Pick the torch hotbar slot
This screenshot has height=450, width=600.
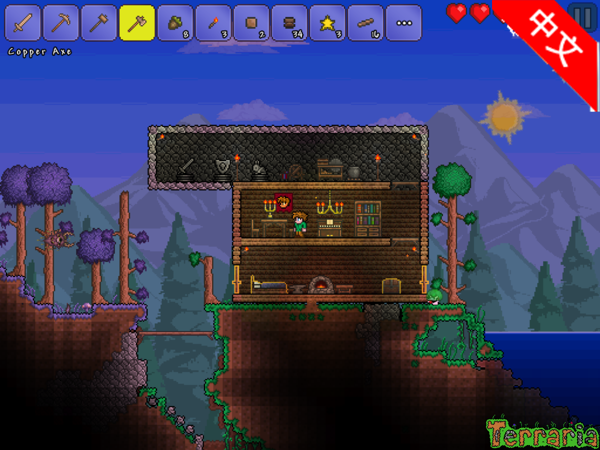tap(213, 22)
